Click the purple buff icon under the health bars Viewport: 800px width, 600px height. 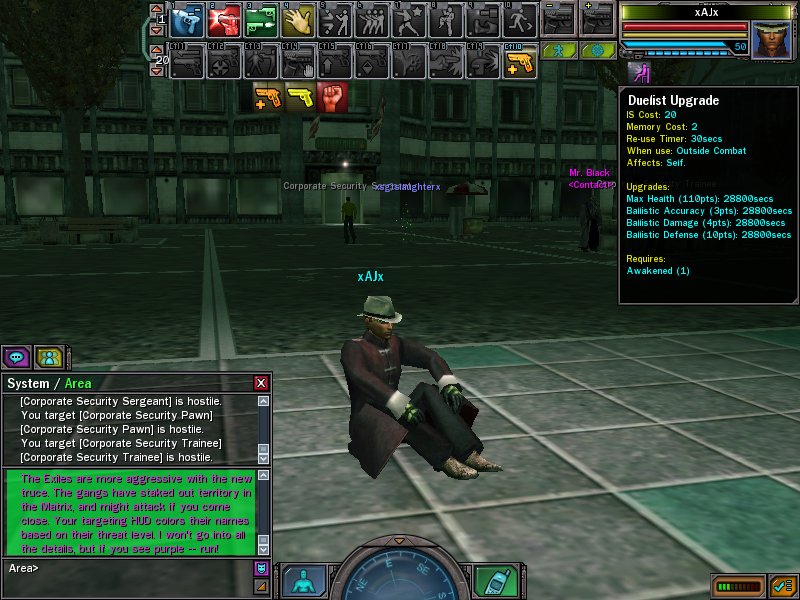tap(634, 72)
